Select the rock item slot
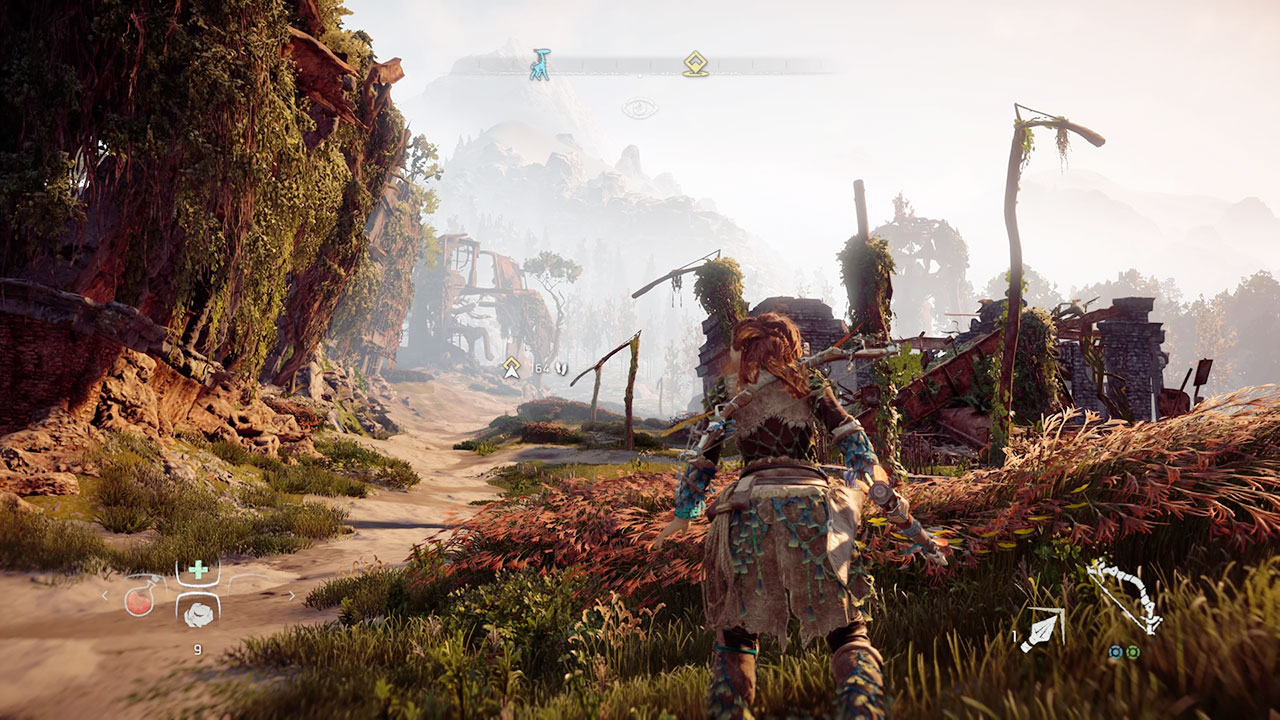Image resolution: width=1280 pixels, height=720 pixels. click(198, 611)
